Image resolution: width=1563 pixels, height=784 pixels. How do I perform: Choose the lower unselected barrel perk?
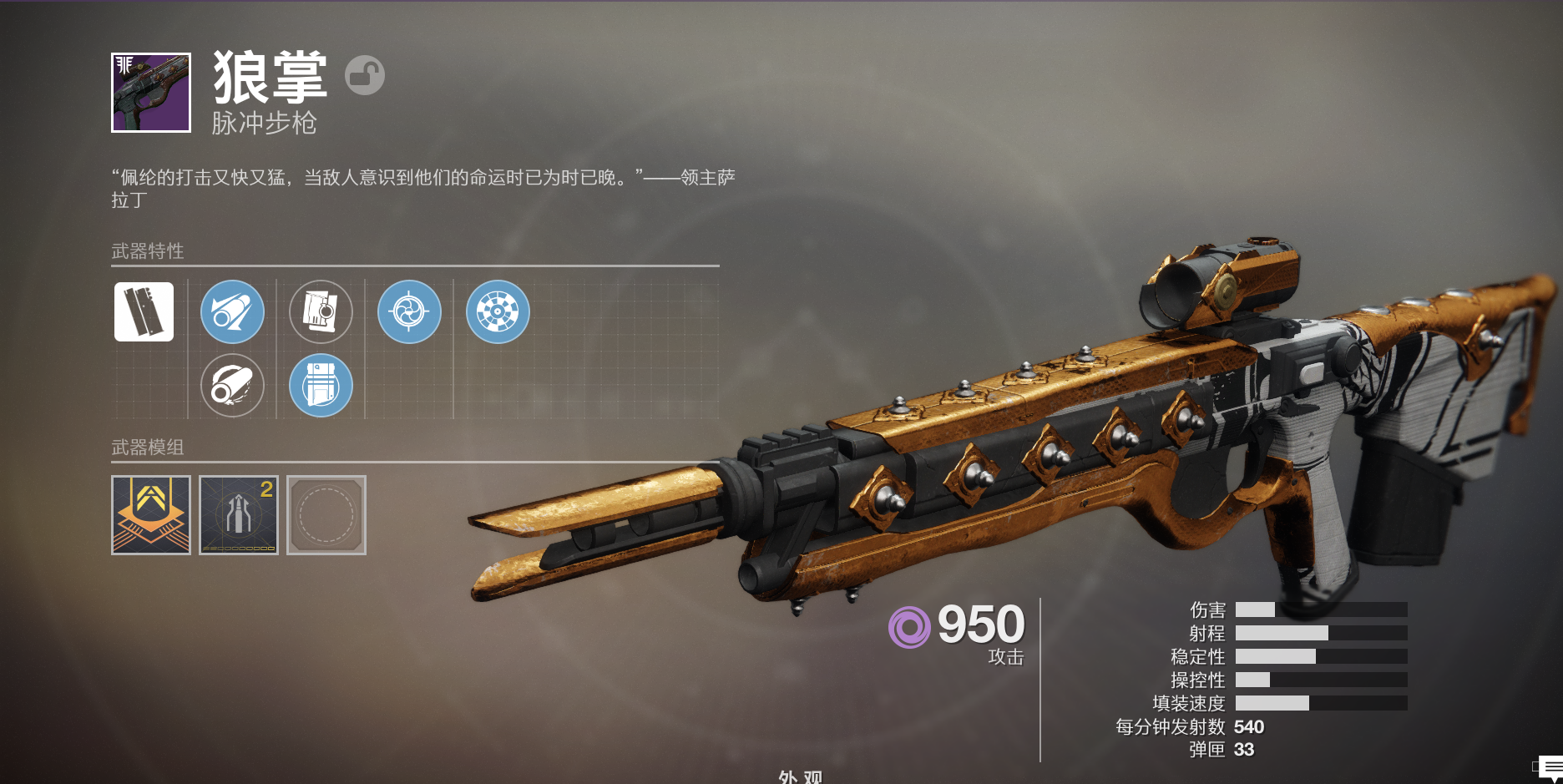coord(232,385)
